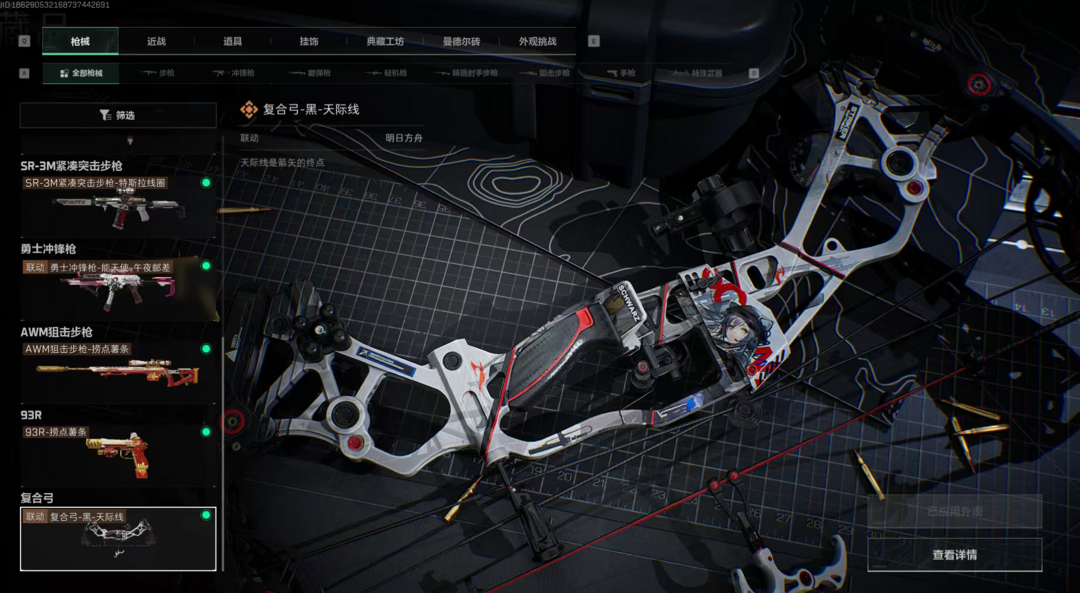Screen dimensions: 1080x593
Task: Show the 手枪 pistol category
Action: [621, 73]
